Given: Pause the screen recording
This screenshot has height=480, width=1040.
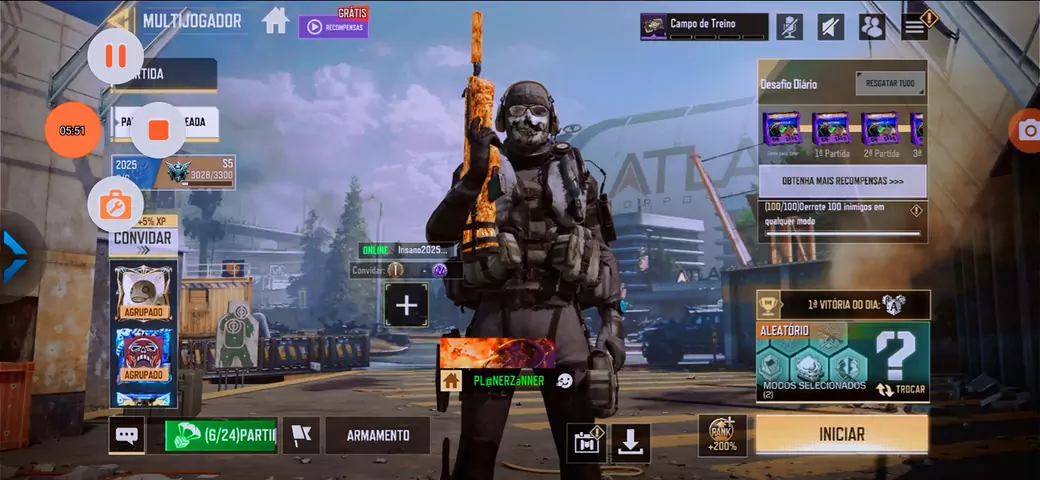Looking at the screenshot, I should [x=116, y=56].
